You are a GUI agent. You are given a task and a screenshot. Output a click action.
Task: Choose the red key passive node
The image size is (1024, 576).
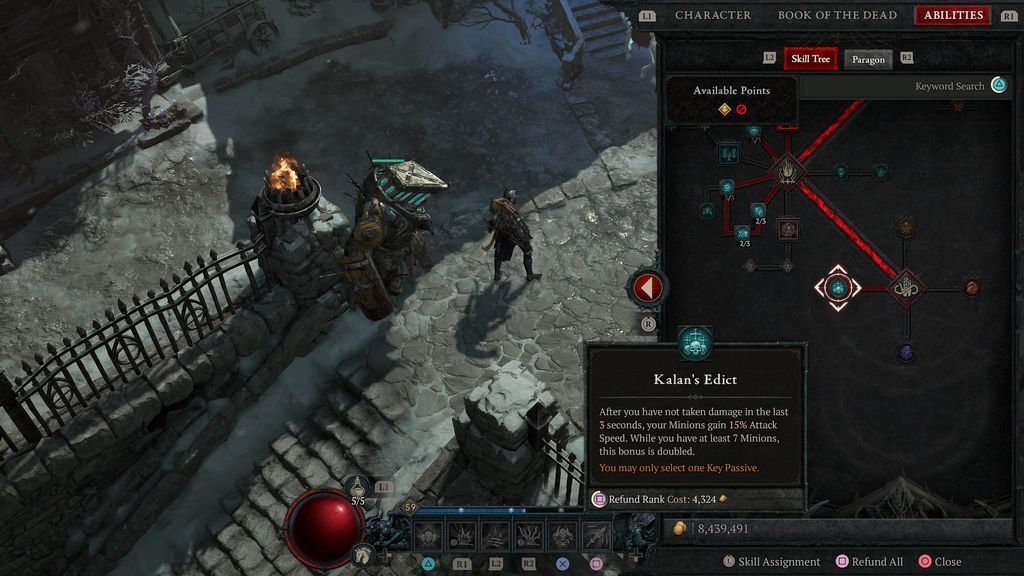[x=972, y=288]
